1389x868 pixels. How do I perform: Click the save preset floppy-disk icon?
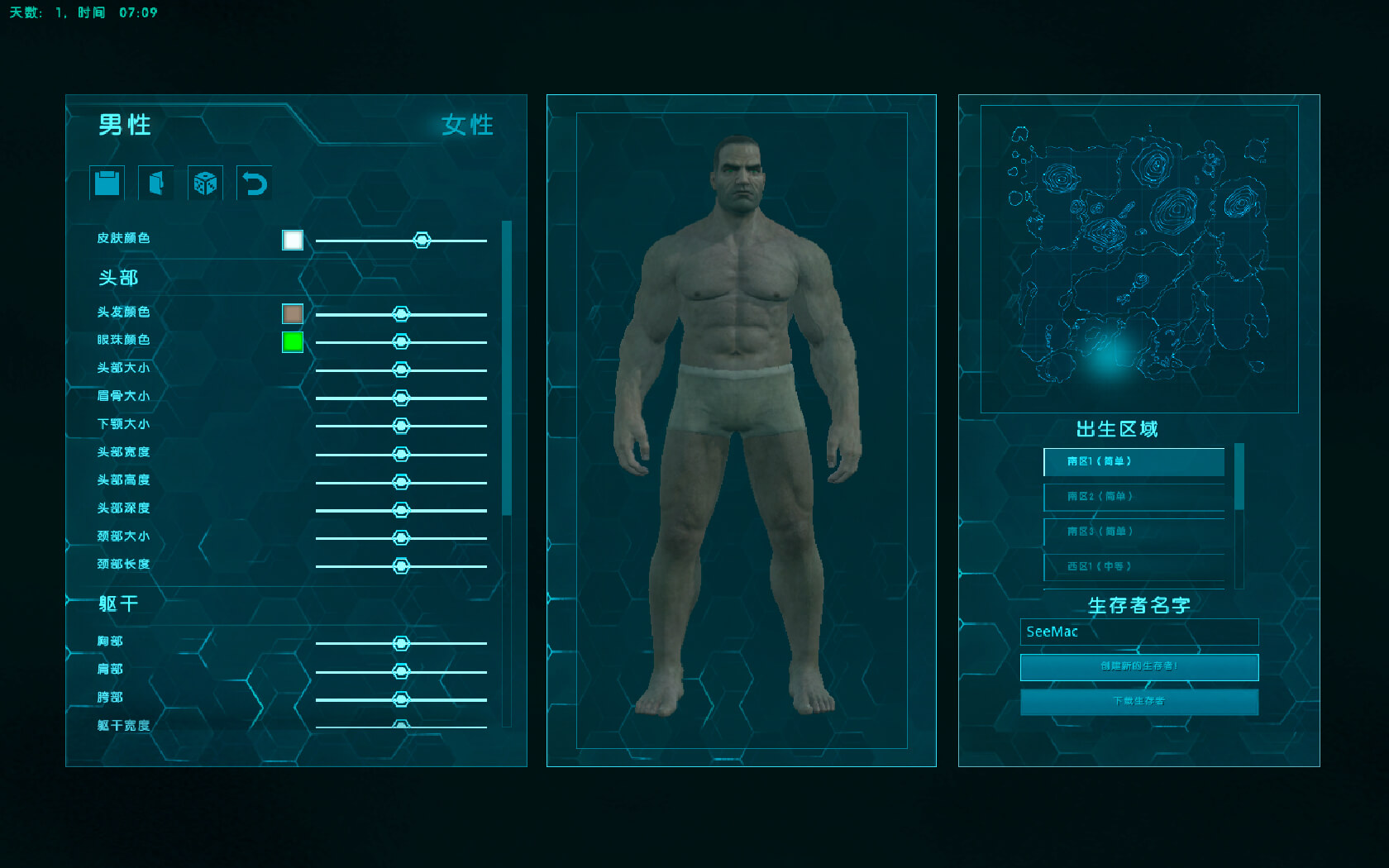tap(107, 183)
